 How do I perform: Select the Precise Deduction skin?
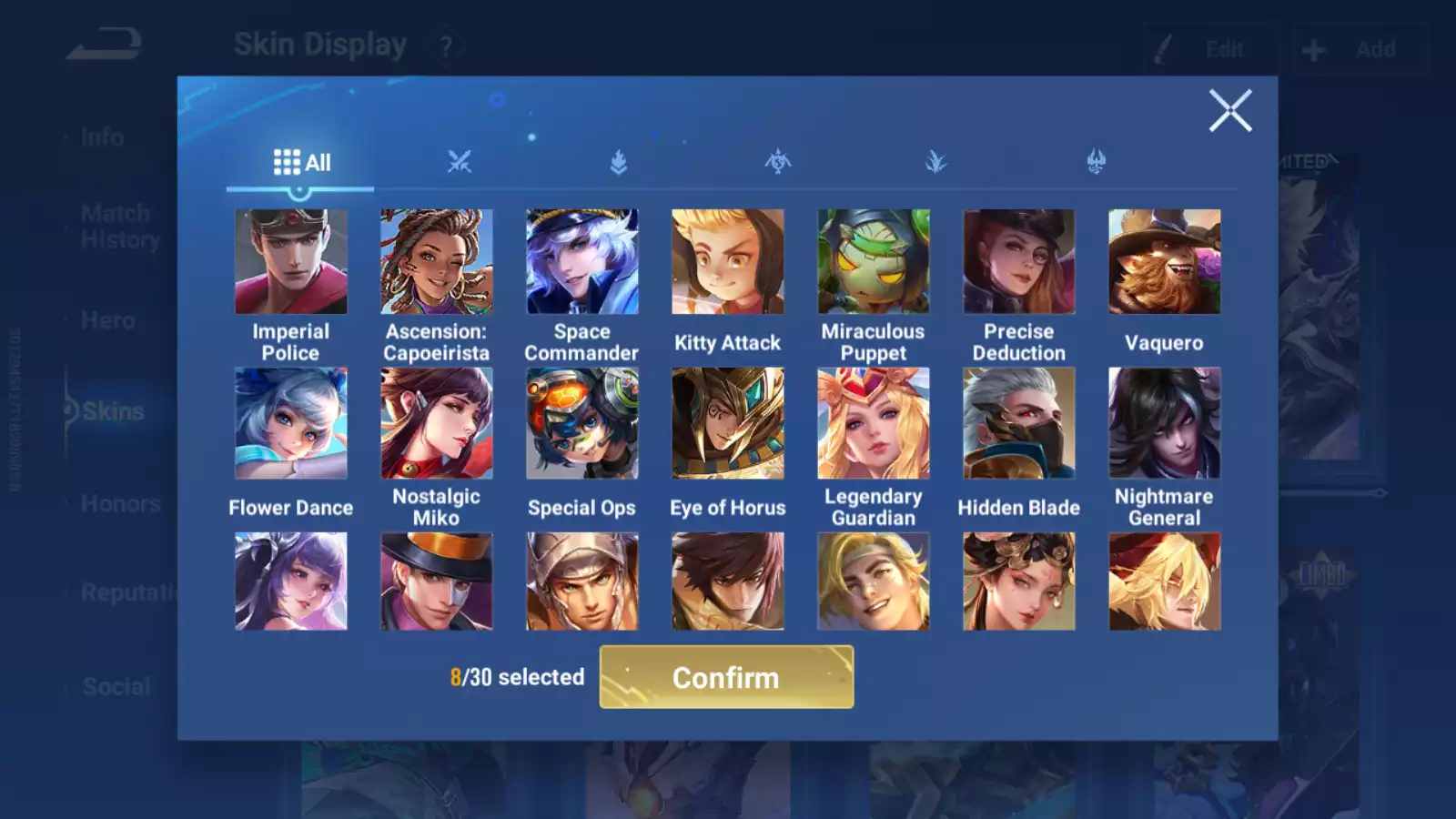coord(1019,262)
